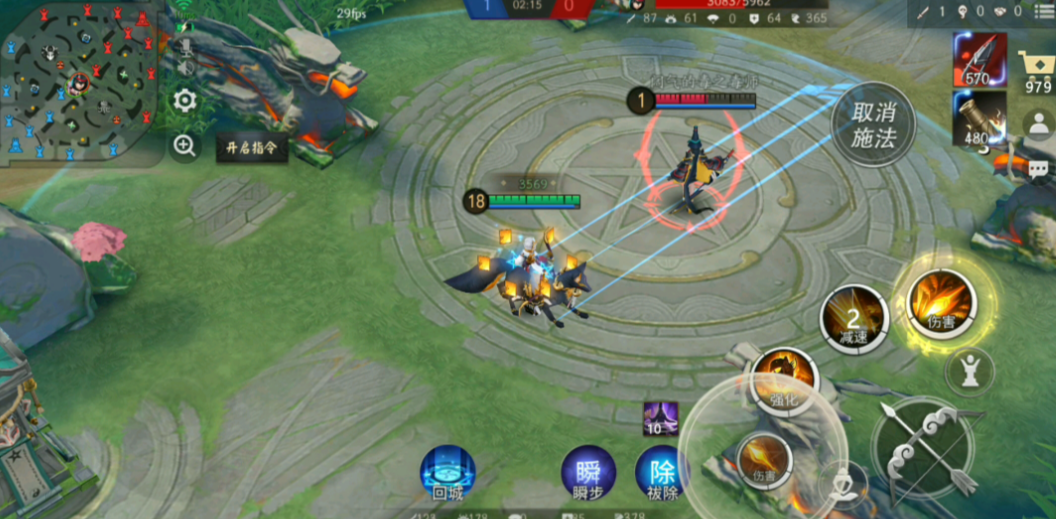Toggle the microphone icon
The width and height of the screenshot is (1056, 519).
[x=184, y=48]
